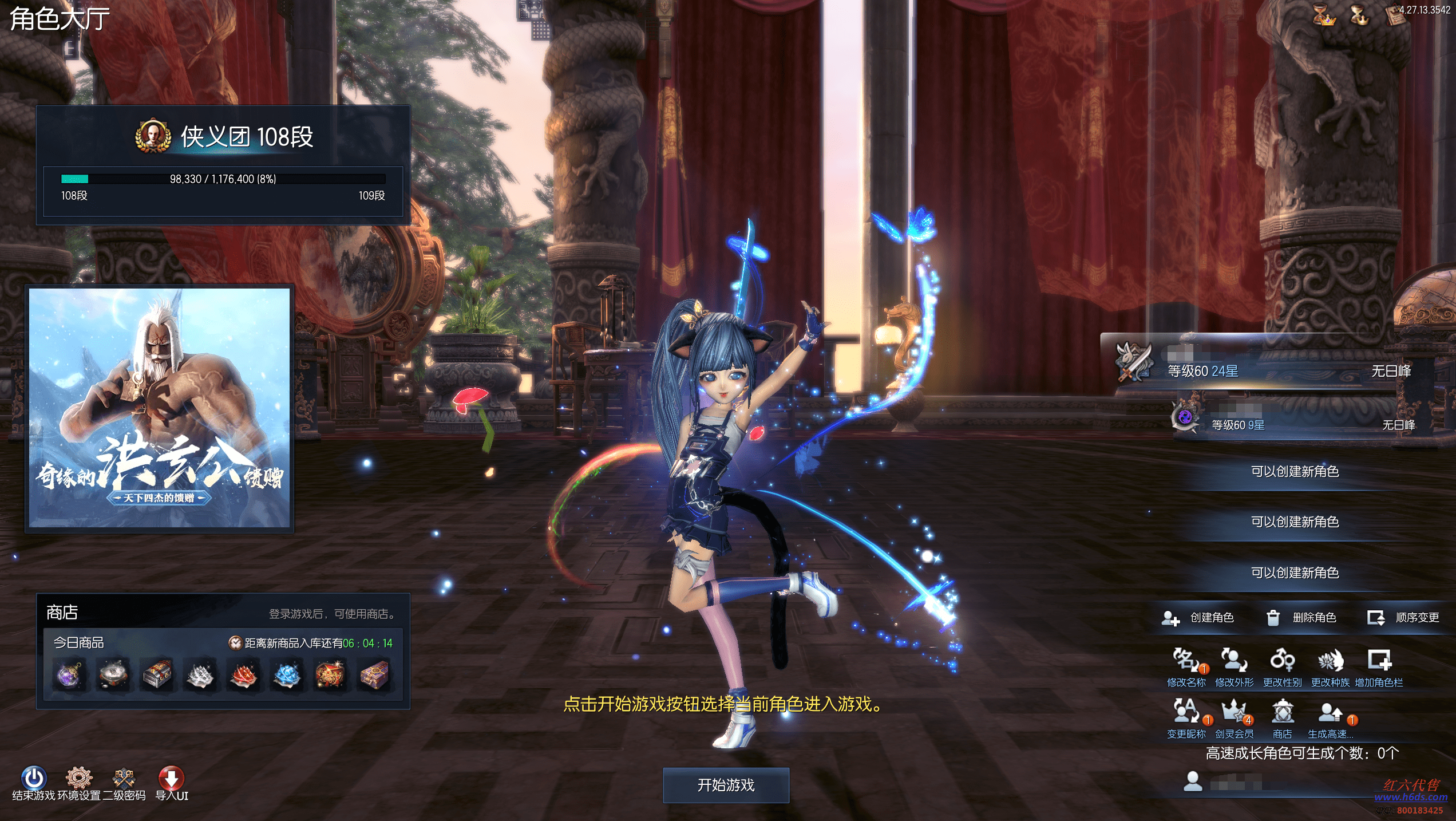Image resolution: width=1456 pixels, height=821 pixels.
Task: Start the game with 开始游戏 button
Action: 726,785
